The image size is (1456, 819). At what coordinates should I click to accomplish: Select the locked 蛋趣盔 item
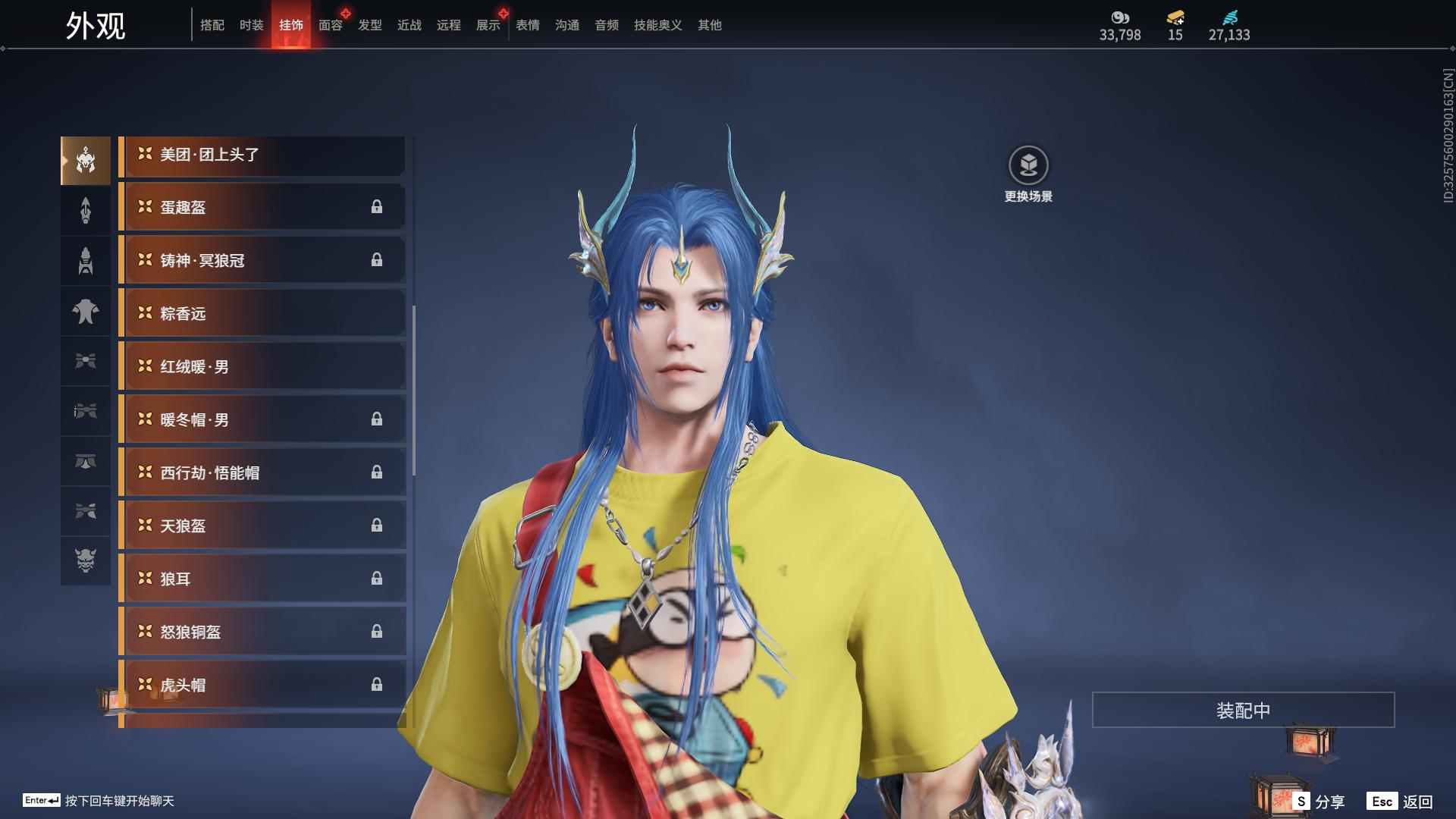[262, 207]
